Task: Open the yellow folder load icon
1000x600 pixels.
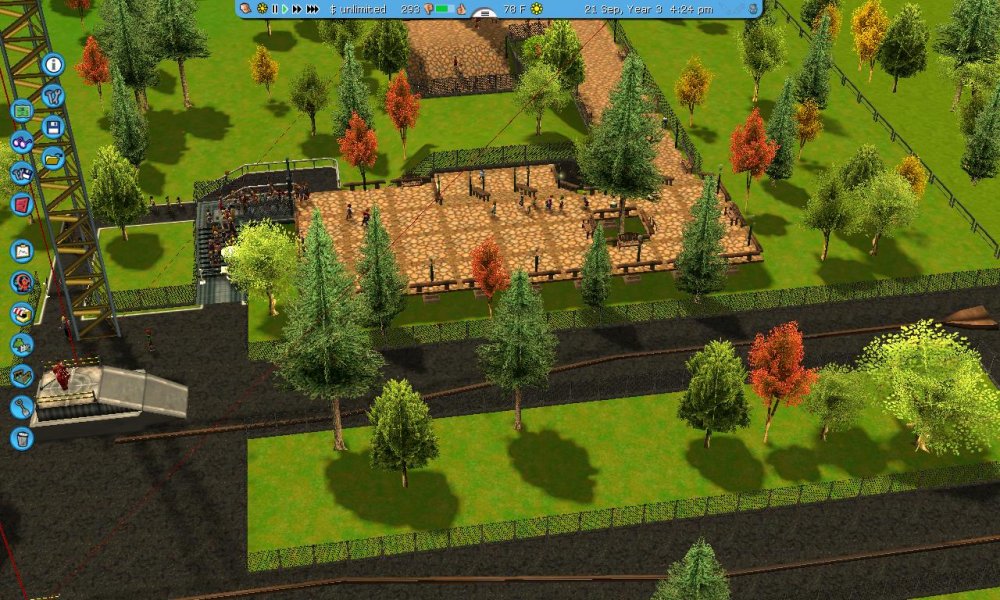Action: click(x=53, y=158)
